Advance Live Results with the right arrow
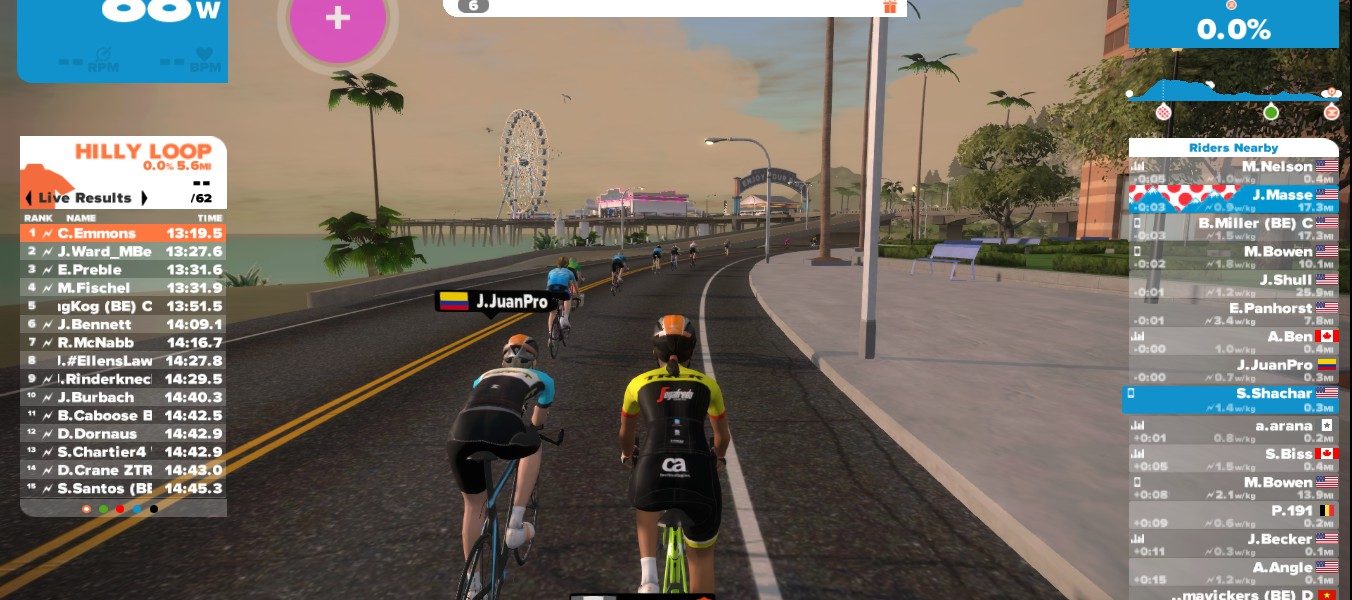 (144, 198)
